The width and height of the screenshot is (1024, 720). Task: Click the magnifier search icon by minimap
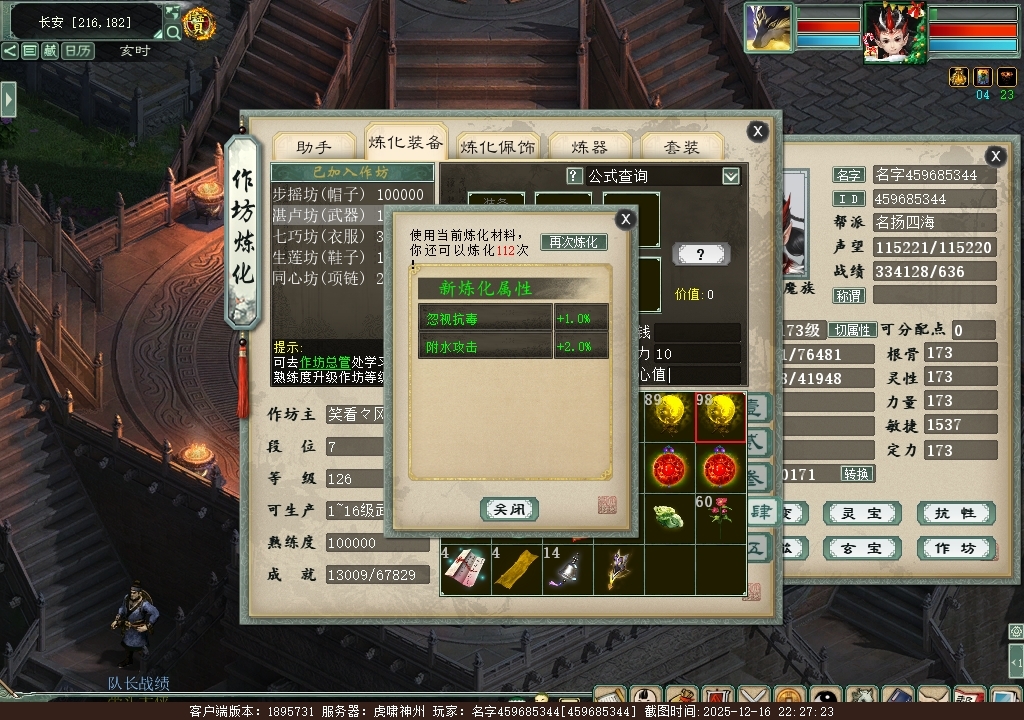pyautogui.click(x=173, y=32)
